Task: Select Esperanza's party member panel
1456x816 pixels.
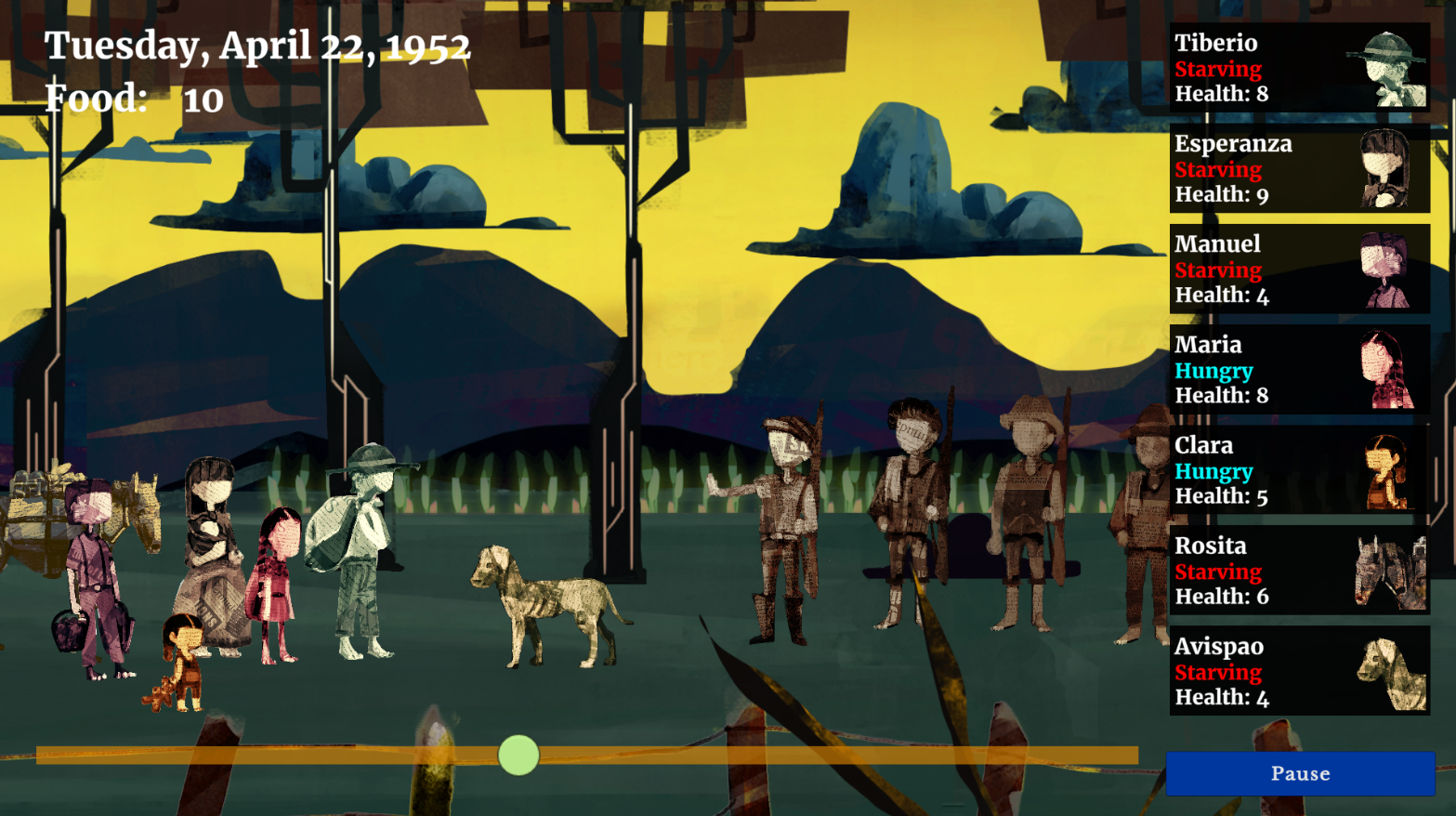Action: tap(1299, 168)
